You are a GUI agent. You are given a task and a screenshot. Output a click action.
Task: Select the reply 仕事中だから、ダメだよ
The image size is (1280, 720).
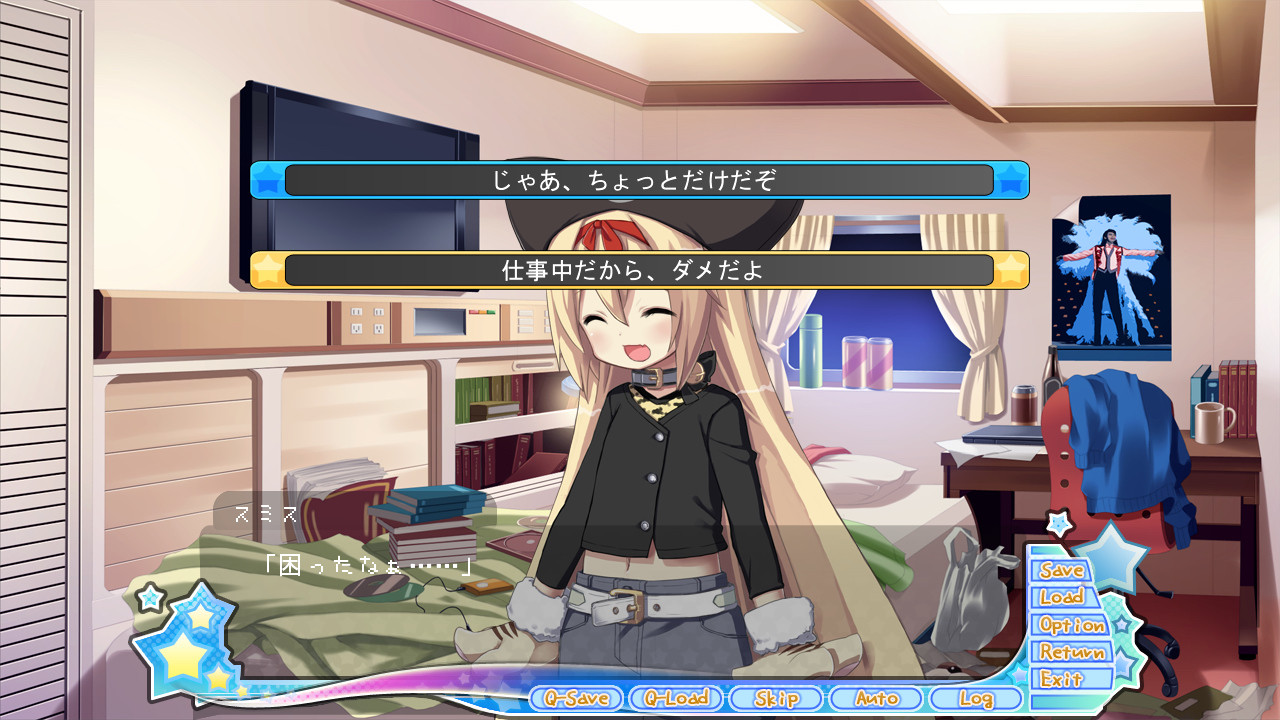point(639,270)
